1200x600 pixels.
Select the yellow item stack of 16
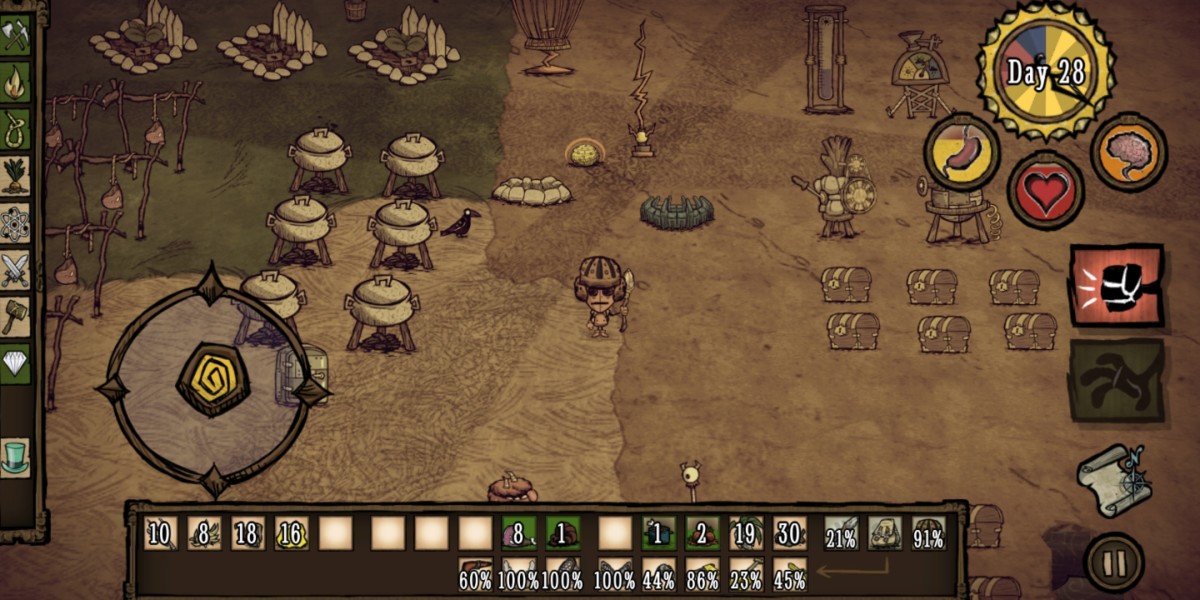pyautogui.click(x=291, y=533)
